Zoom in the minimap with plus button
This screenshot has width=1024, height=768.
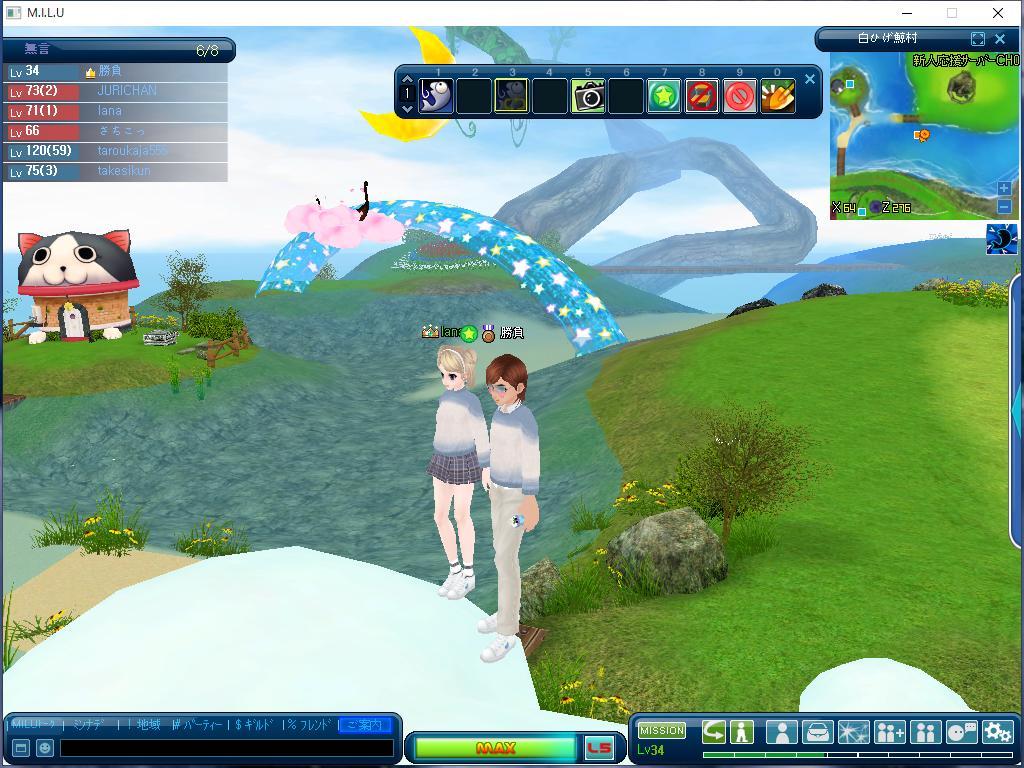point(1004,188)
